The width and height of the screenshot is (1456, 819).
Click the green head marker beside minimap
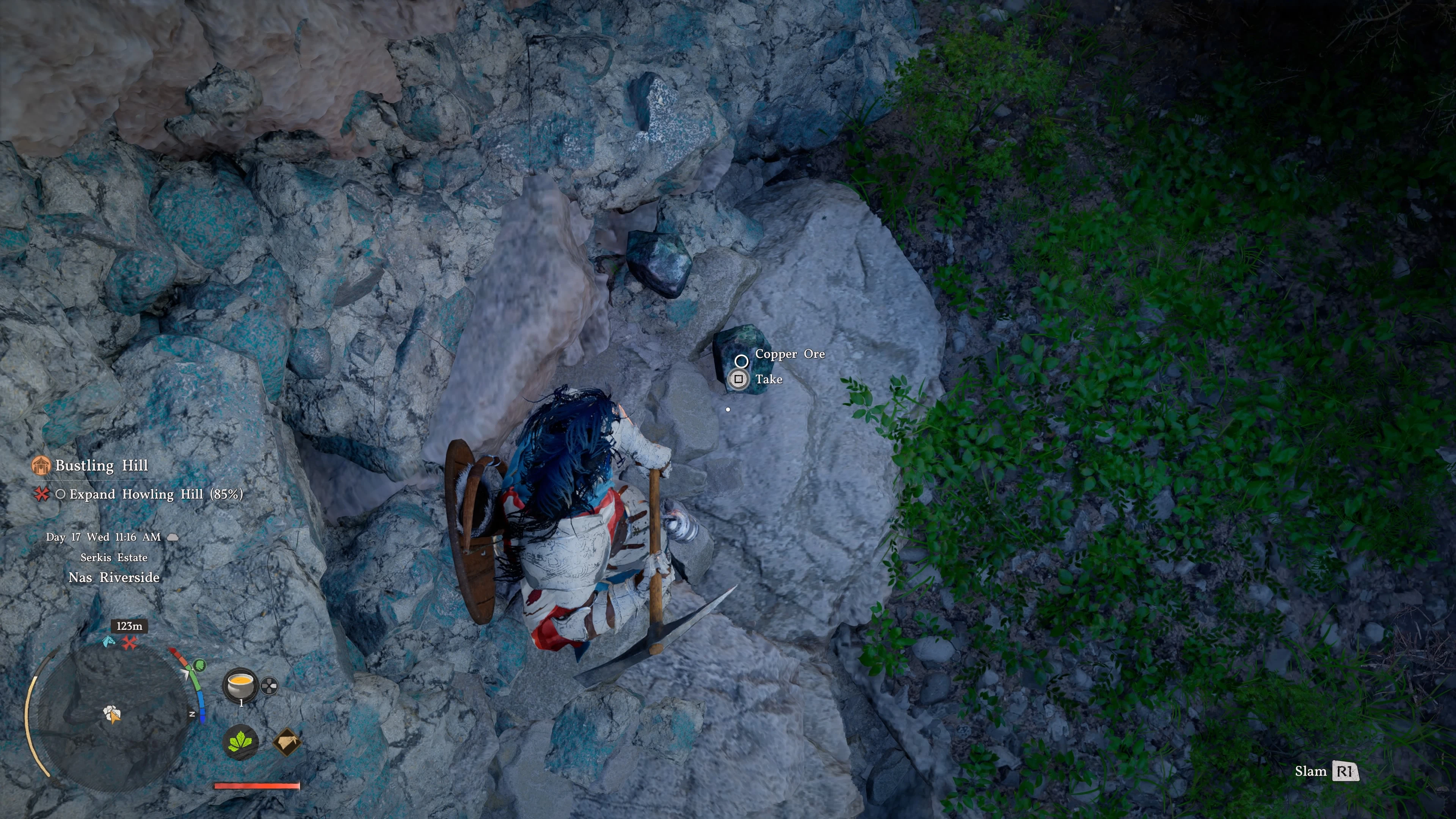click(199, 665)
